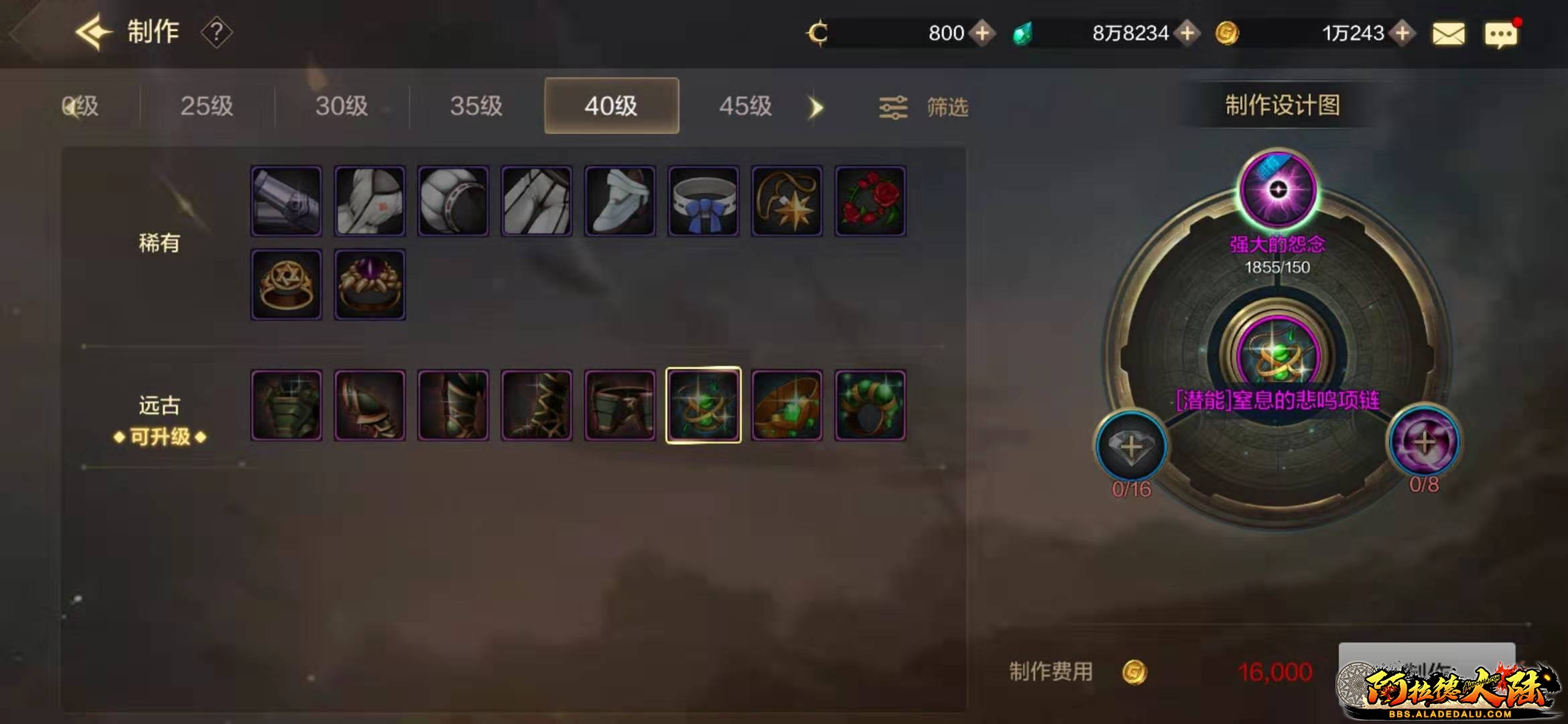Pick the rare purple gem ring
The height and width of the screenshot is (724, 1568).
point(369,285)
